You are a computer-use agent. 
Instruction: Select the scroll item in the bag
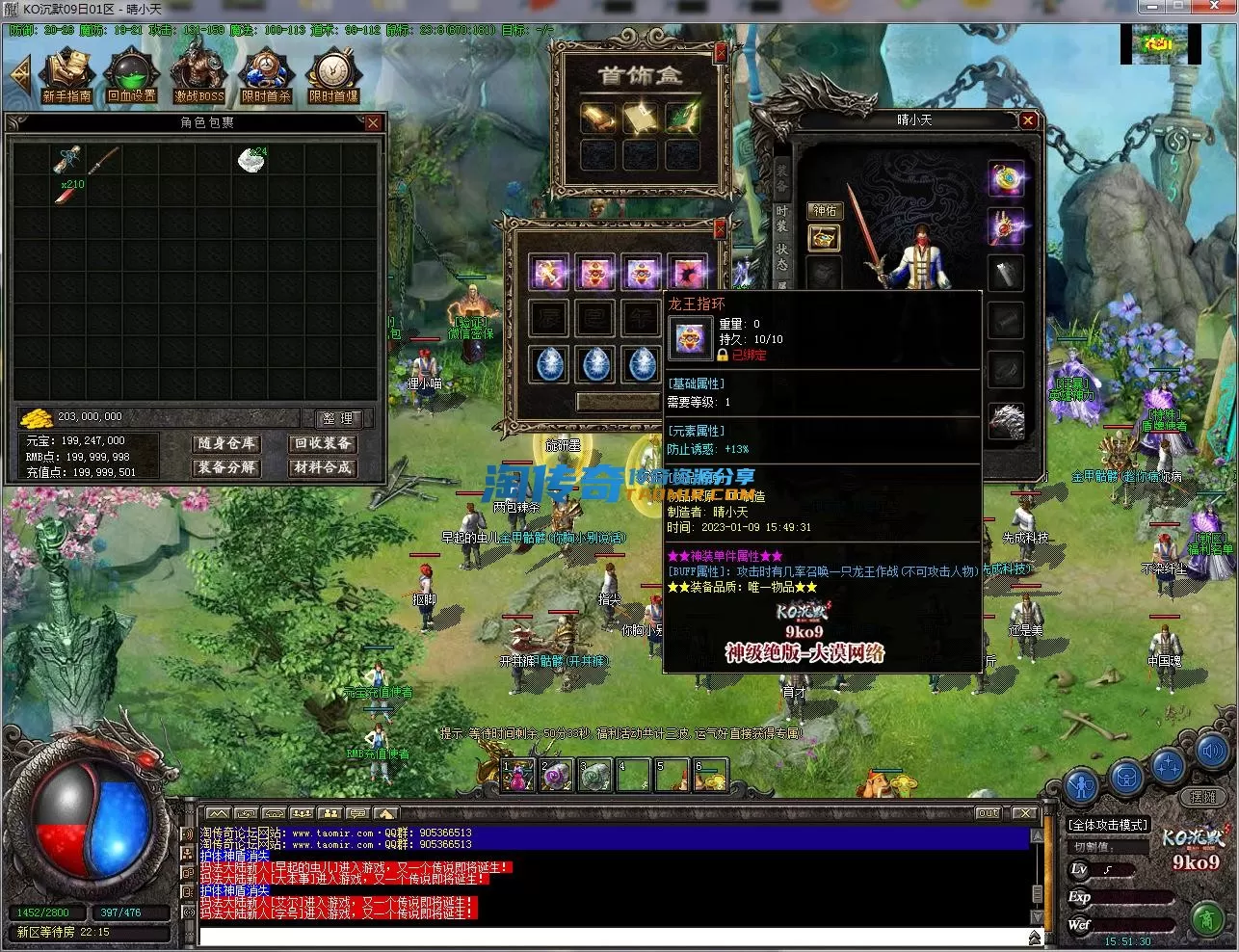coord(68,160)
